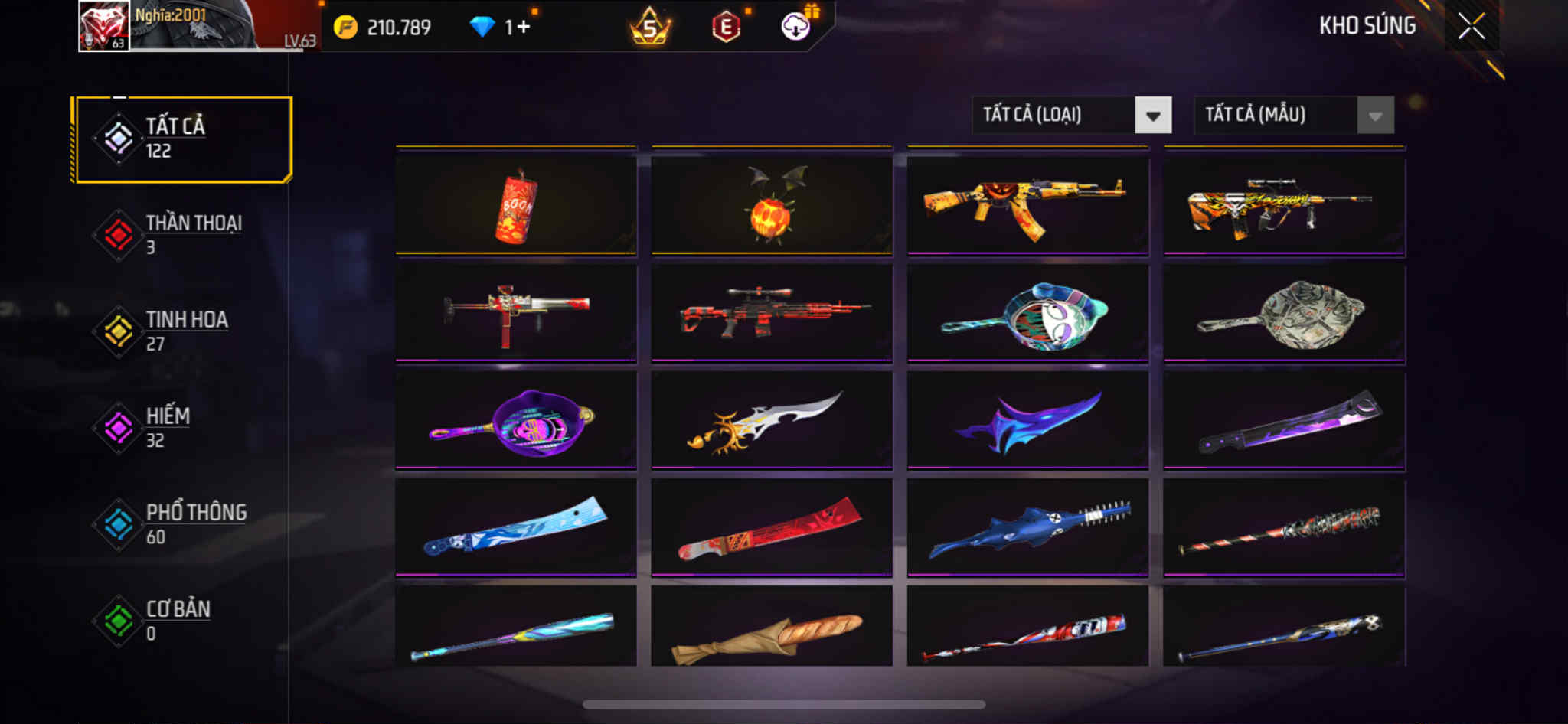Open the Tất Cả (Loại) dropdown
Image resolution: width=1568 pixels, height=724 pixels.
point(1071,116)
